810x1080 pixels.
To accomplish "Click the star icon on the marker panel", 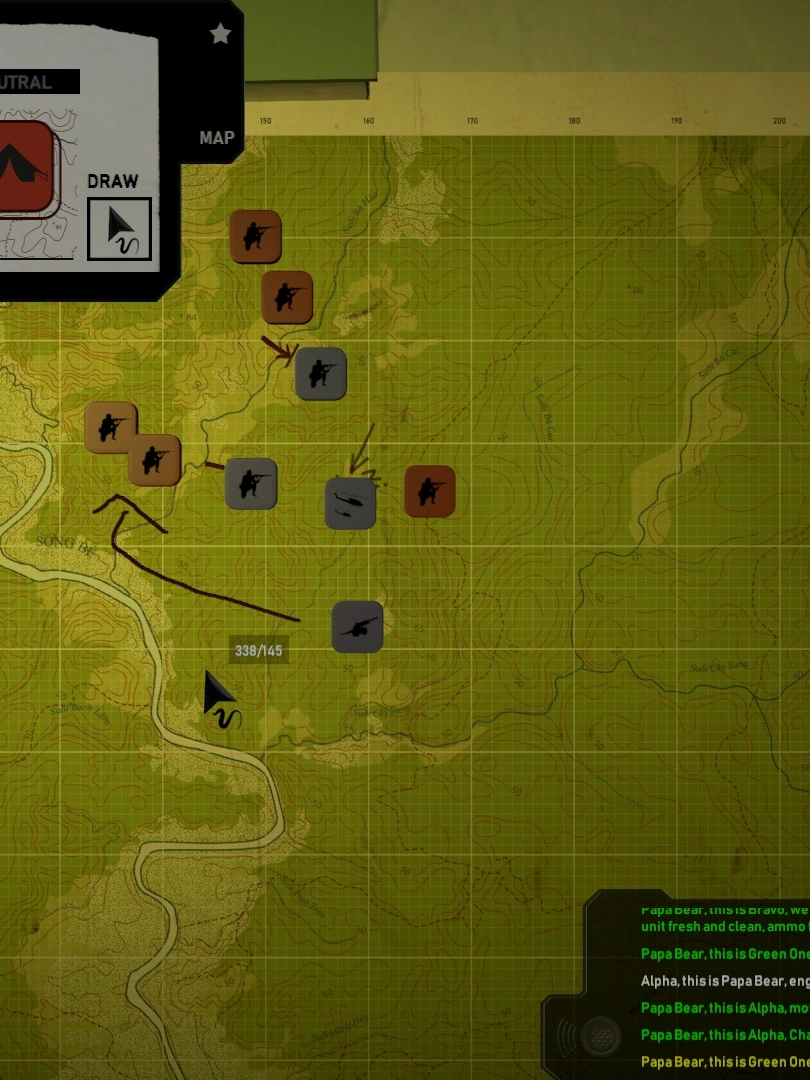I will 220,34.
